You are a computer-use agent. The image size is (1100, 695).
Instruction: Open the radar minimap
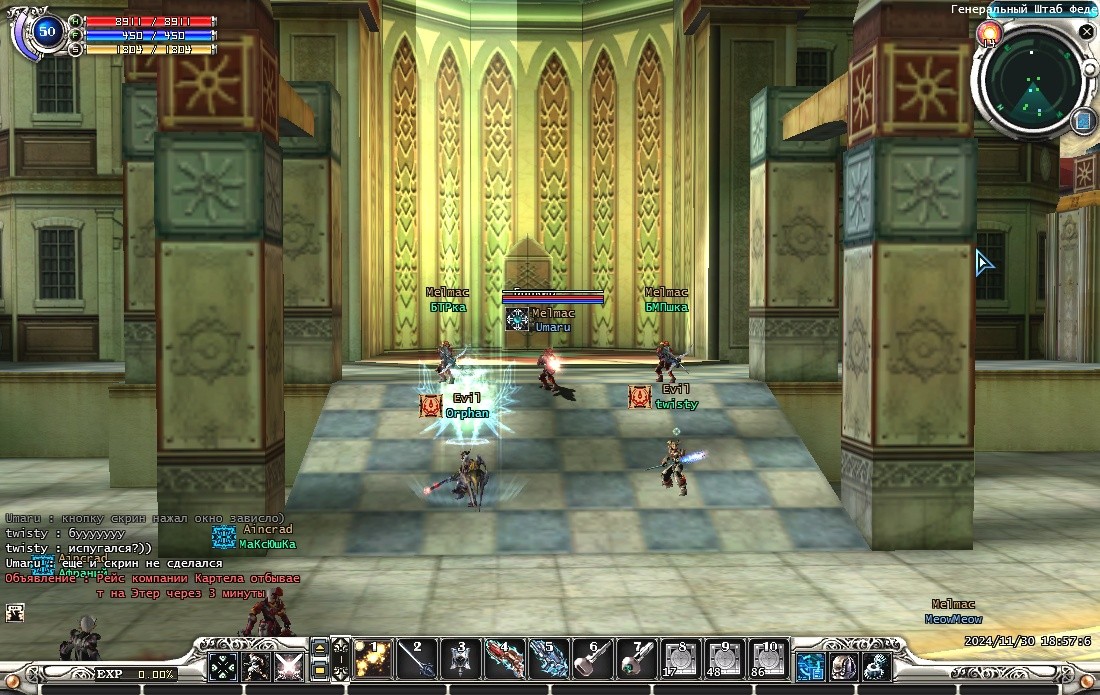pyautogui.click(x=1036, y=82)
